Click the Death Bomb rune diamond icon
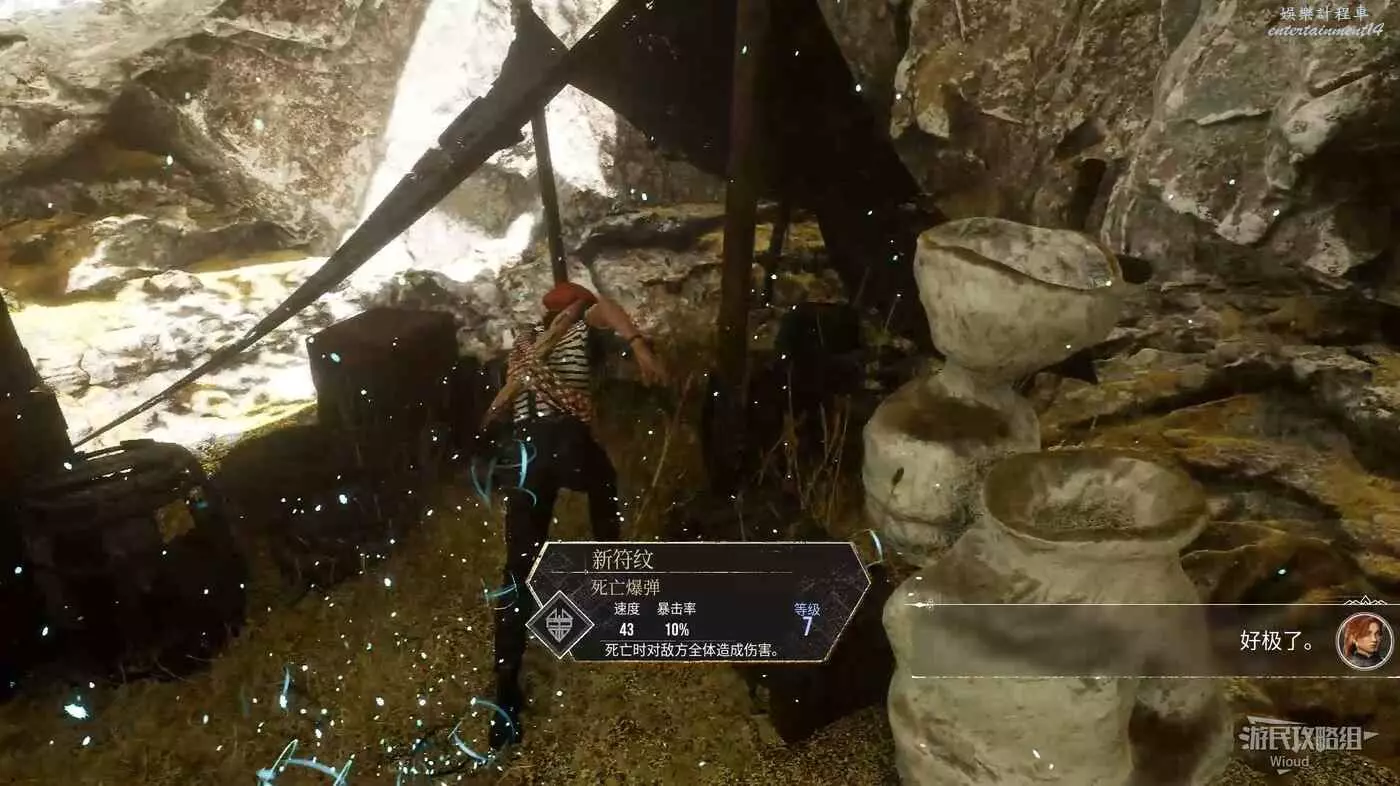 [x=560, y=623]
